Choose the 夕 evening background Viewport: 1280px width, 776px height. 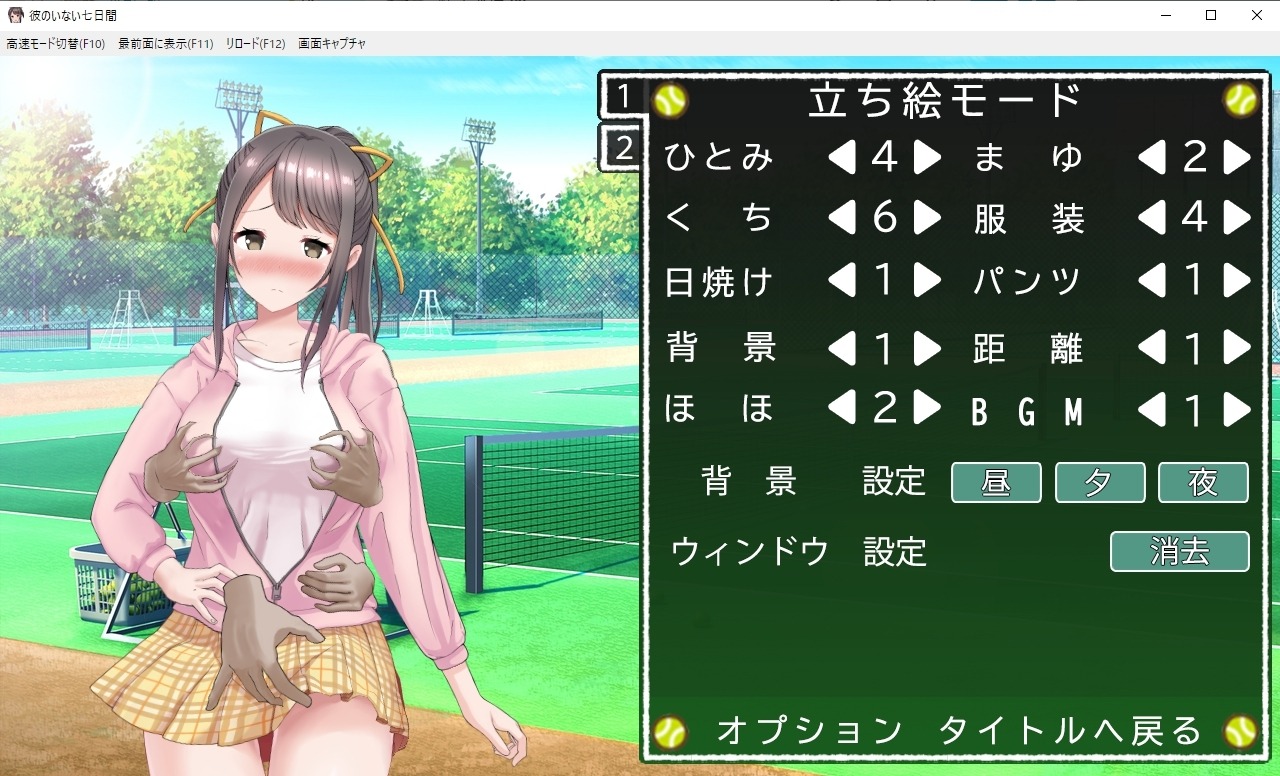(x=1100, y=483)
